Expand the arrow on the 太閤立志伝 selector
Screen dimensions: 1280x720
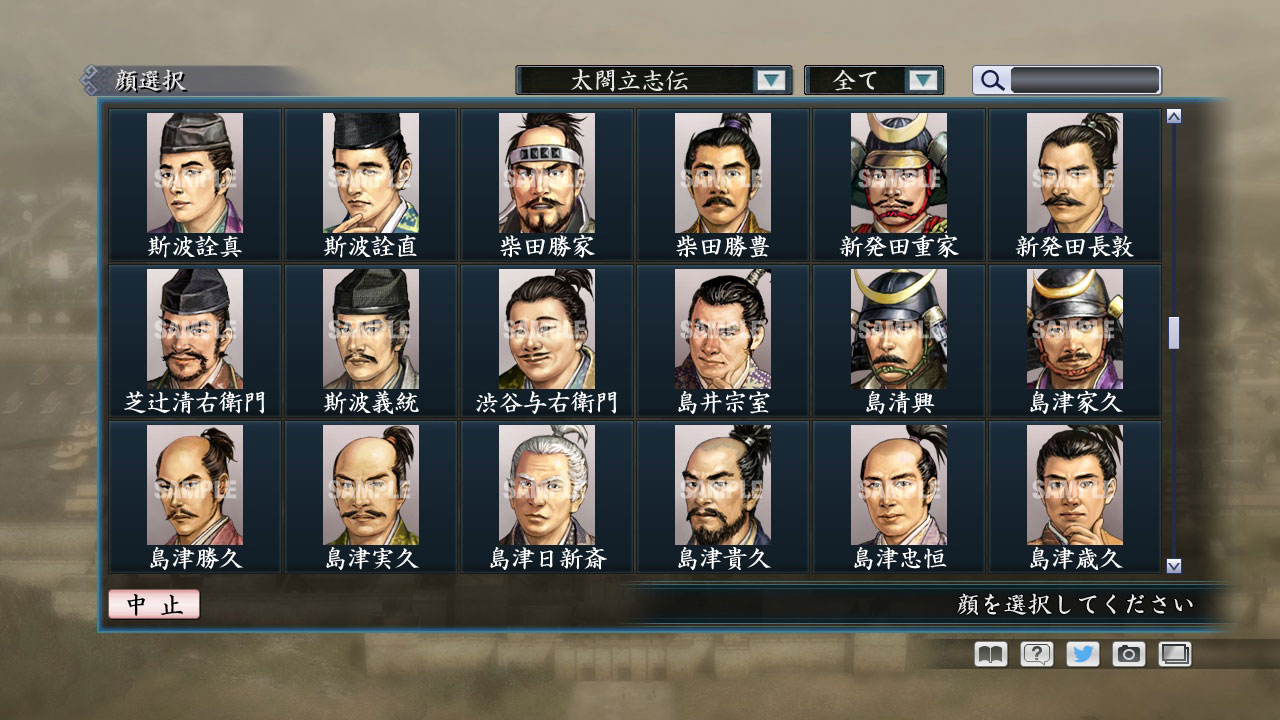(770, 80)
